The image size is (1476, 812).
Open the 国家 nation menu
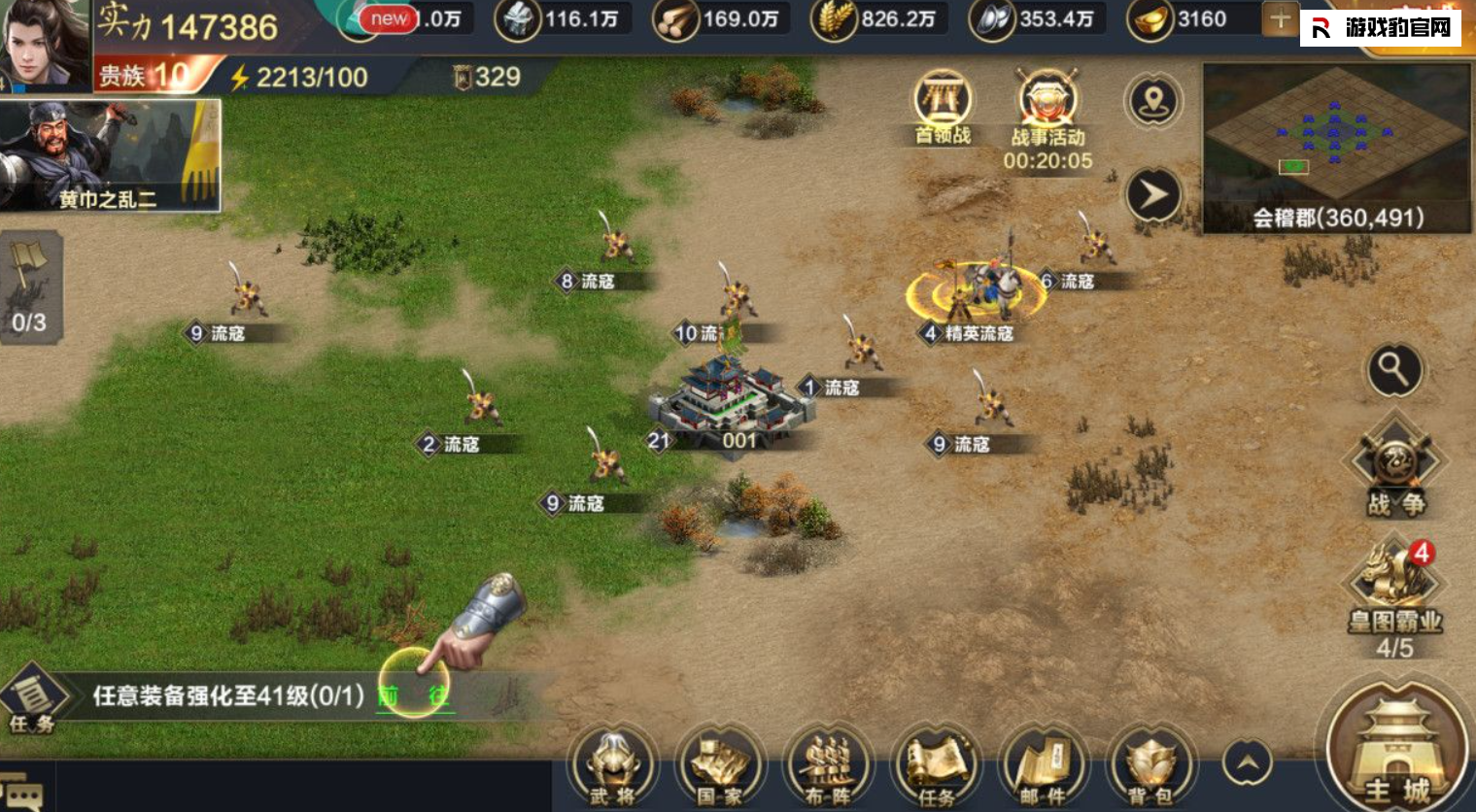tap(720, 766)
